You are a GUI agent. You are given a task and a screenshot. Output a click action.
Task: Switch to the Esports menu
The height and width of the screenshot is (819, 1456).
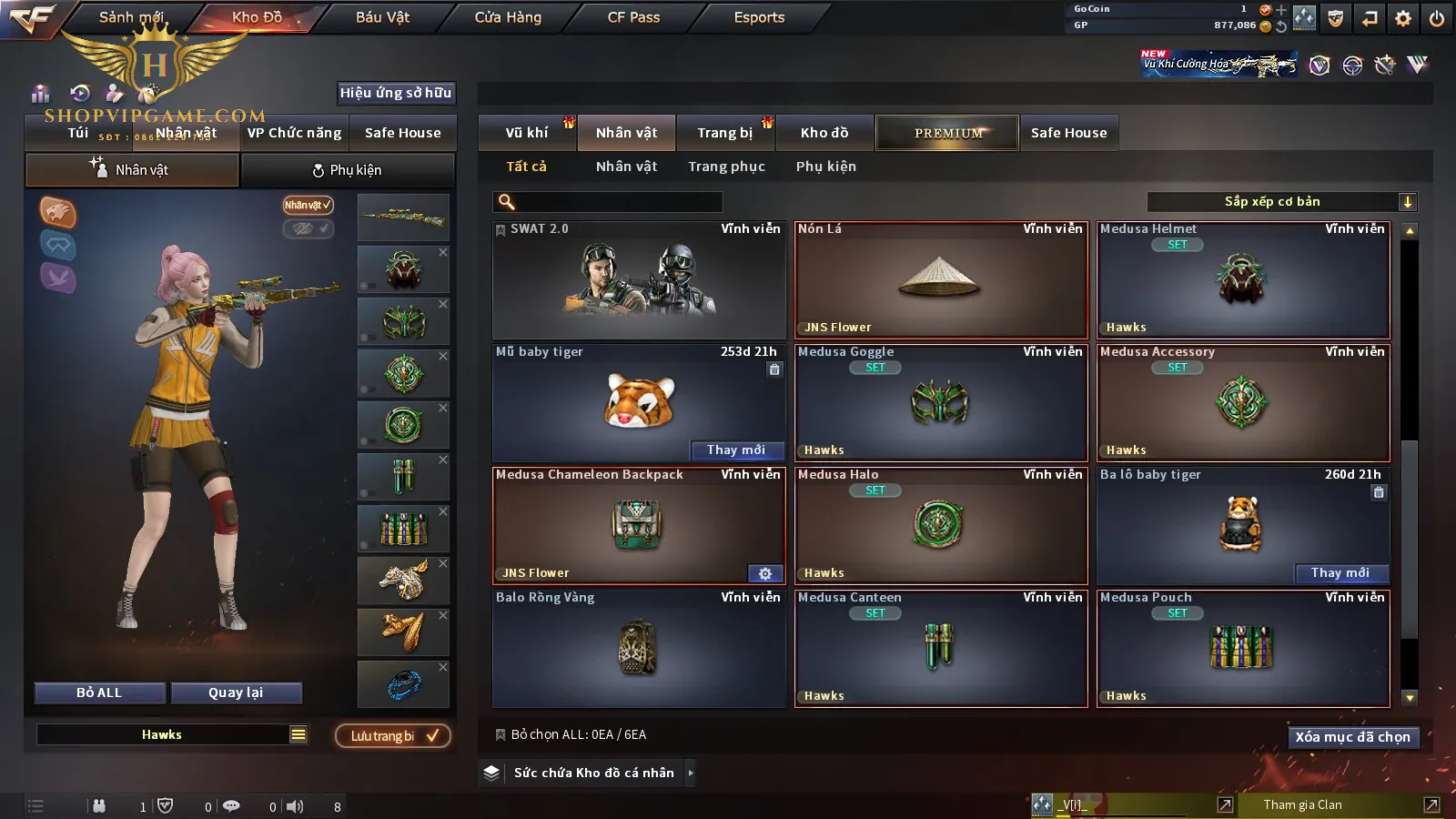pyautogui.click(x=759, y=17)
